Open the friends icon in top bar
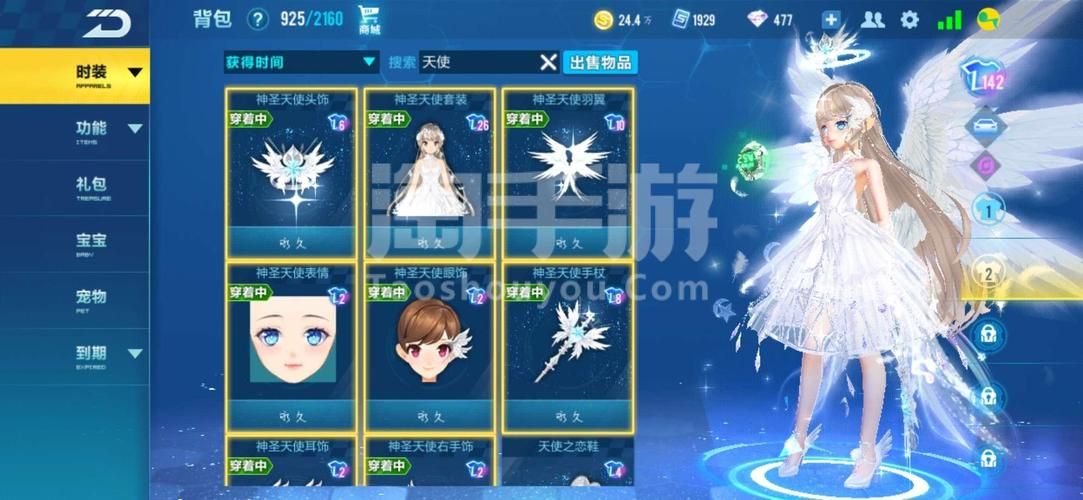This screenshot has height=500, width=1083. pyautogui.click(x=872, y=20)
